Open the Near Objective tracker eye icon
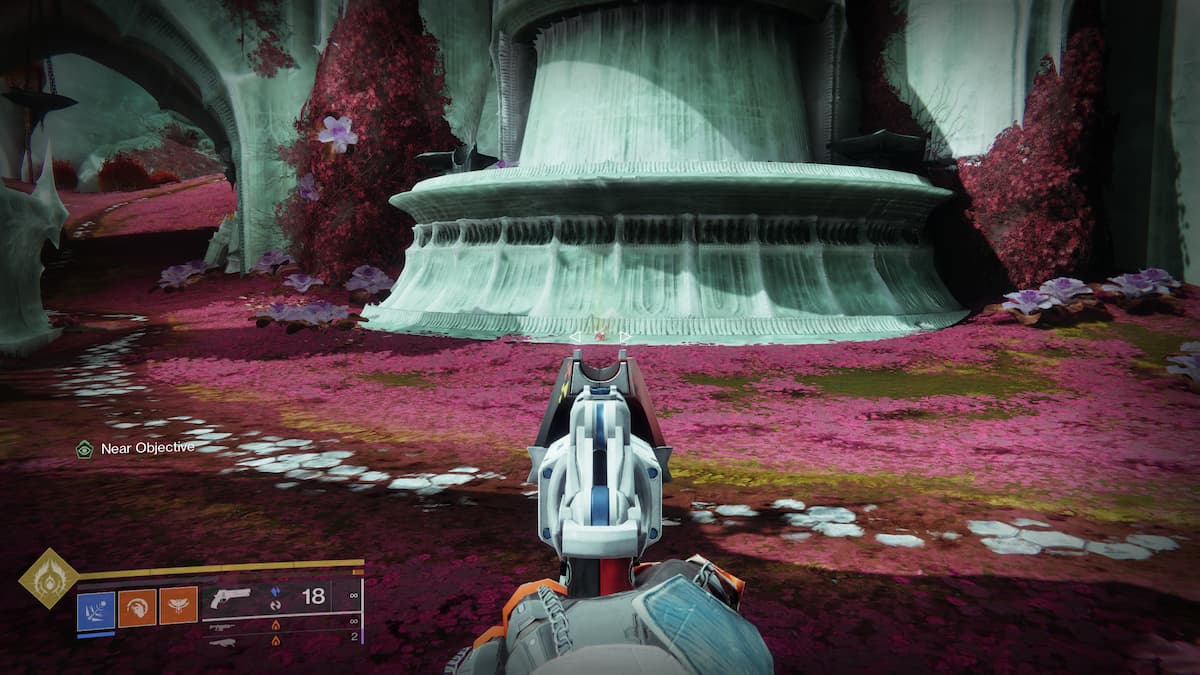This screenshot has width=1200, height=675. [x=85, y=449]
